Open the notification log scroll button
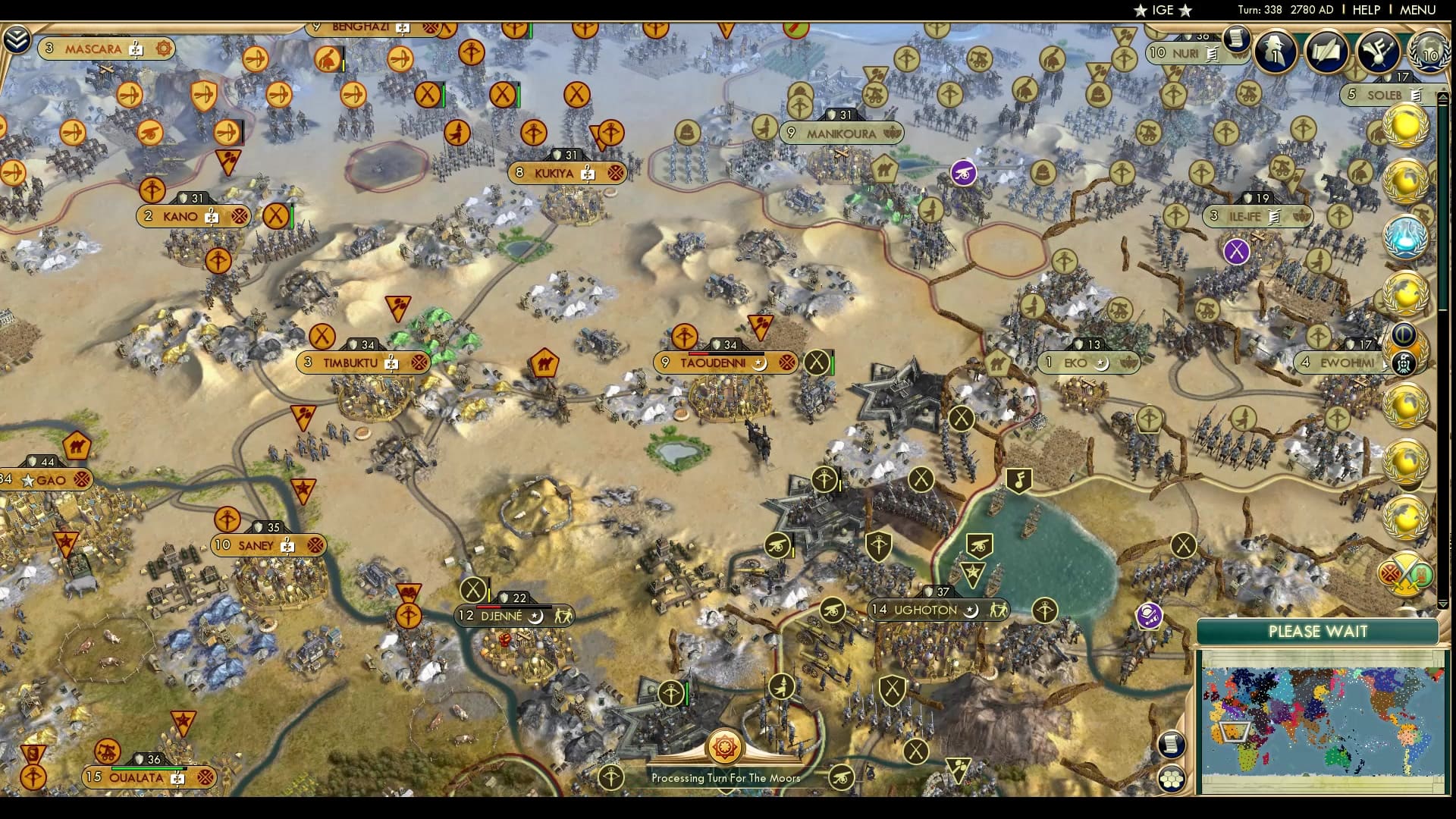 [1236, 38]
